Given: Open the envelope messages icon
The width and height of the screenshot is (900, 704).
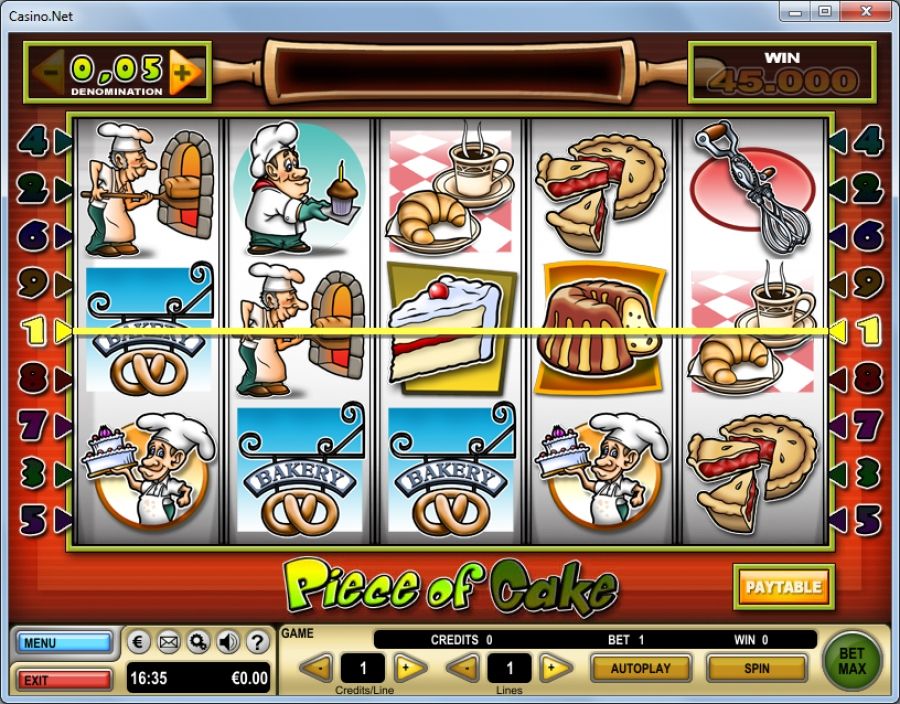Looking at the screenshot, I should (169, 641).
